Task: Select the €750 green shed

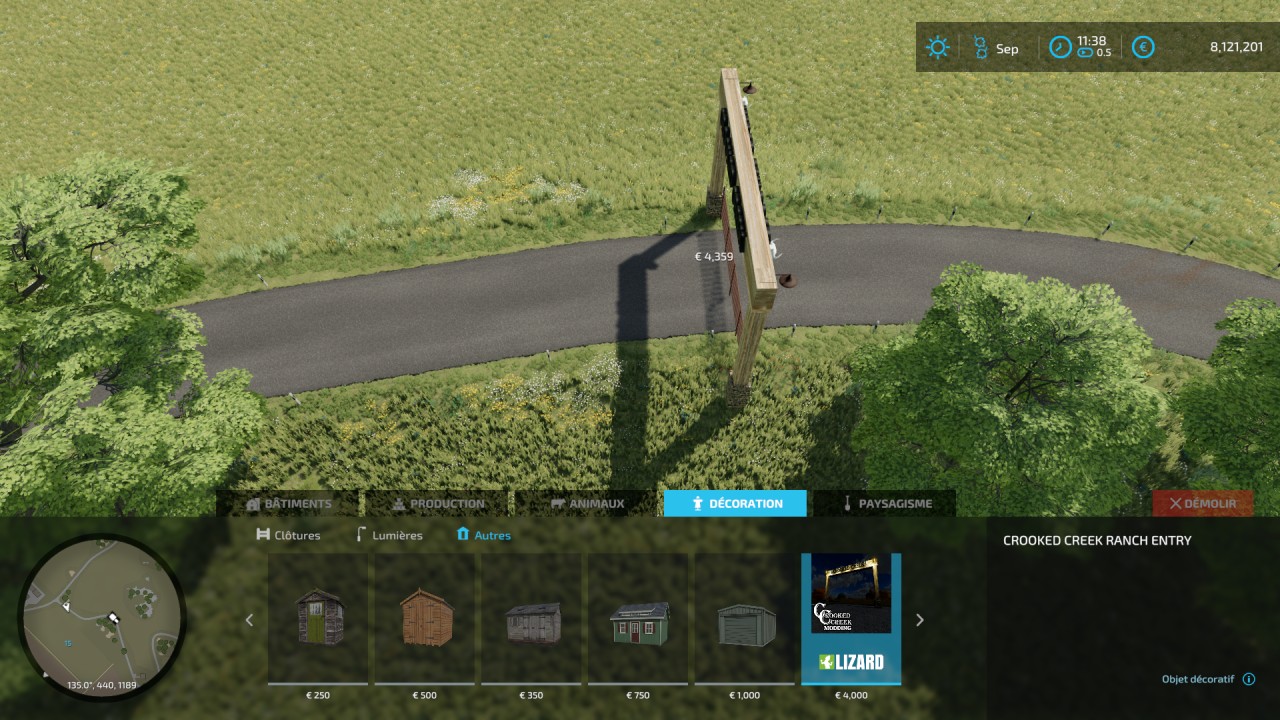Action: coord(640,619)
